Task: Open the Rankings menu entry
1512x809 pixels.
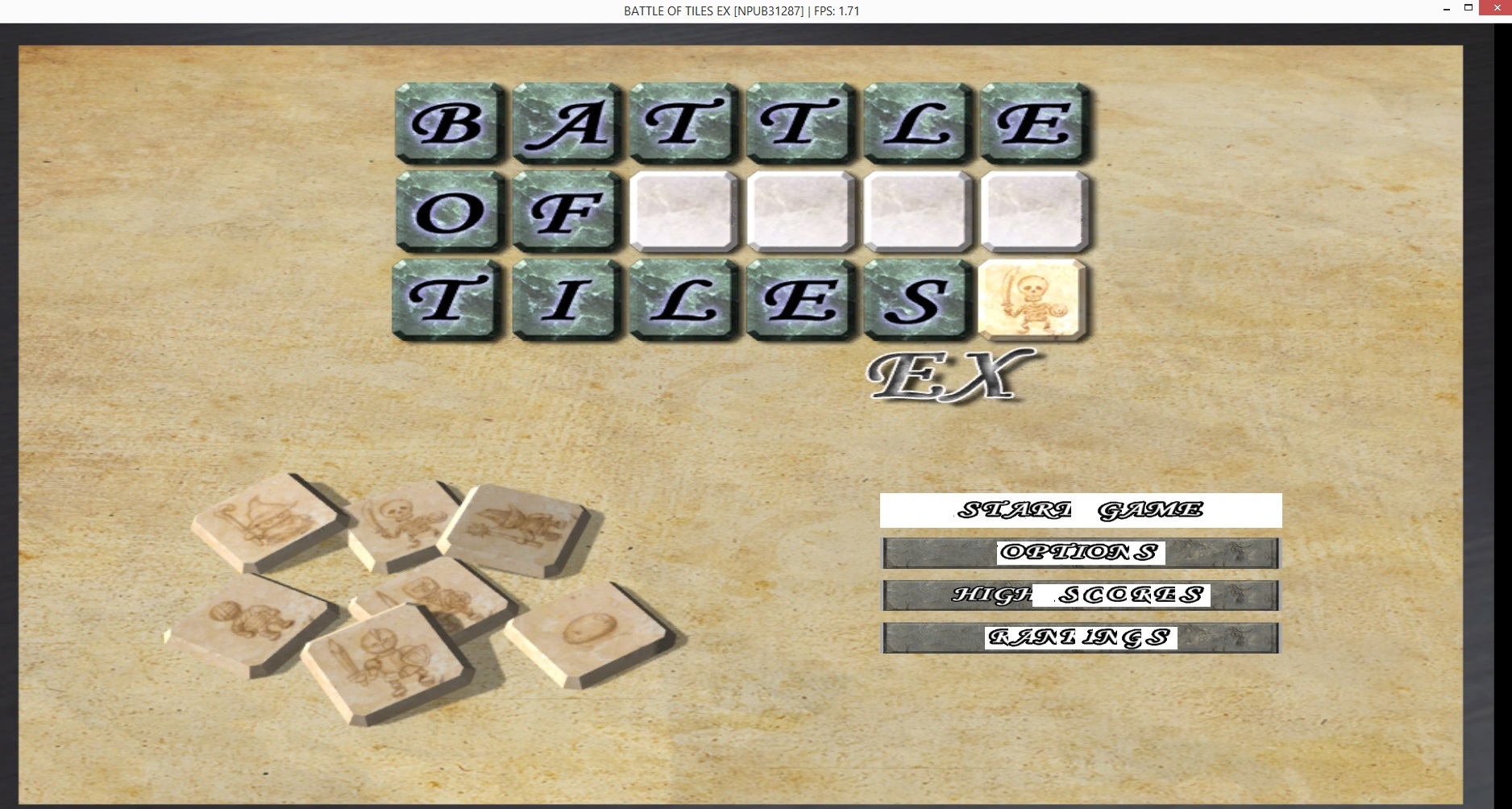Action: click(1080, 638)
